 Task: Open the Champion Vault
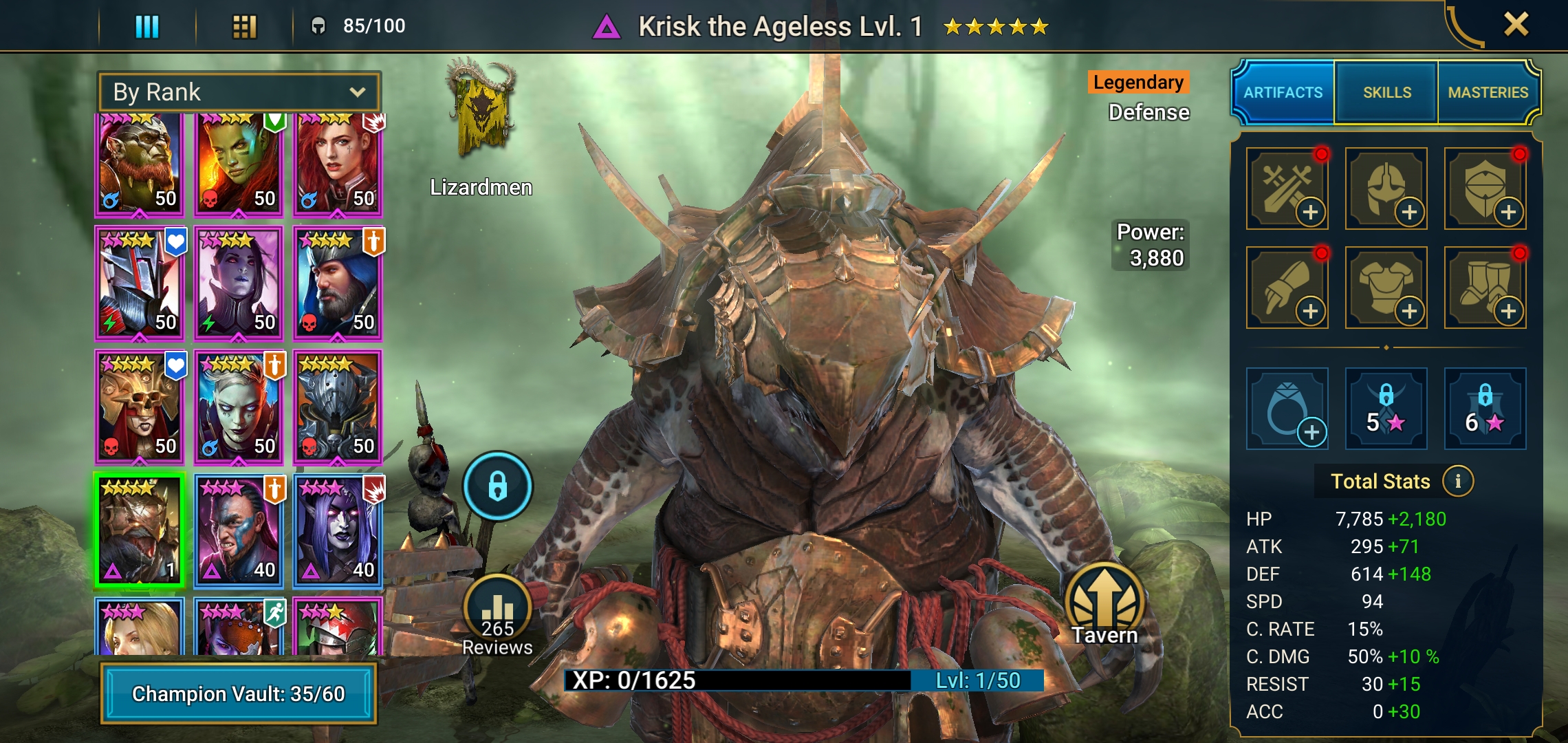coord(238,693)
